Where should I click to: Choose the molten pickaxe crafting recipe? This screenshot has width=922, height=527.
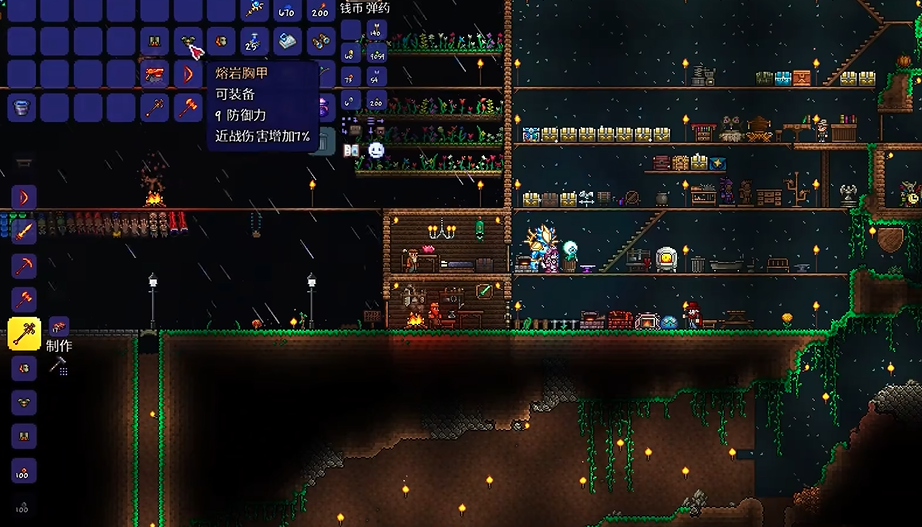point(23,265)
